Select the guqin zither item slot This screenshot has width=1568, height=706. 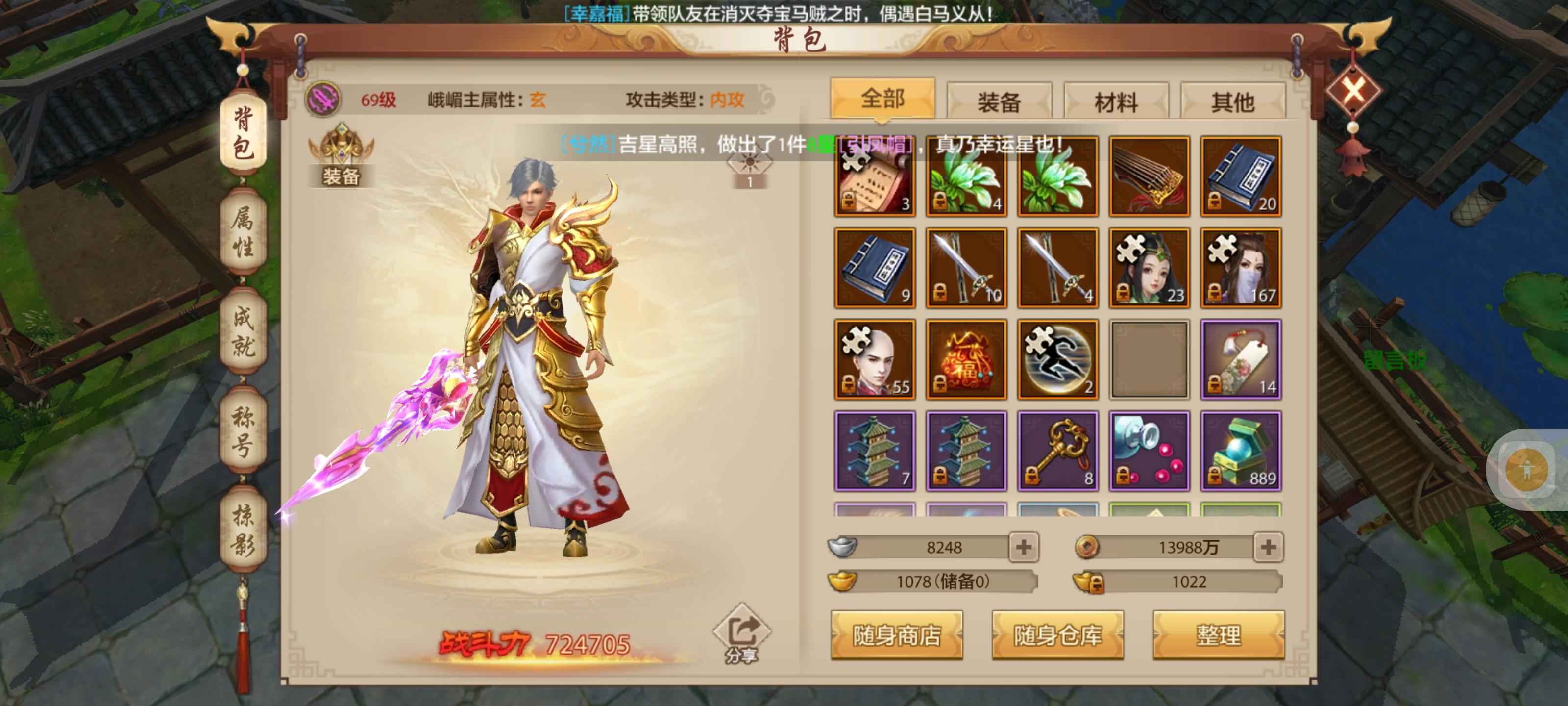pyautogui.click(x=1149, y=176)
